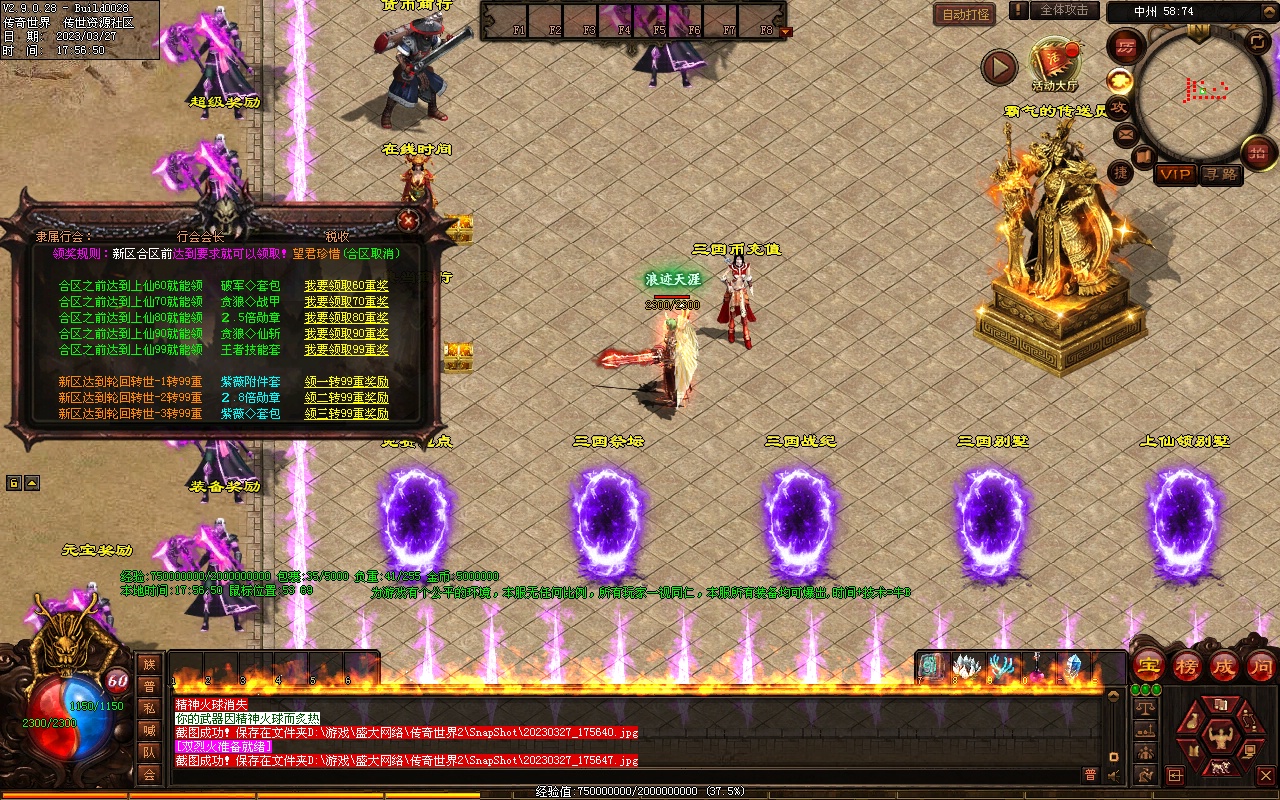Switch to the 队 team chat channel
Viewport: 1280px width, 800px height.
point(148,752)
